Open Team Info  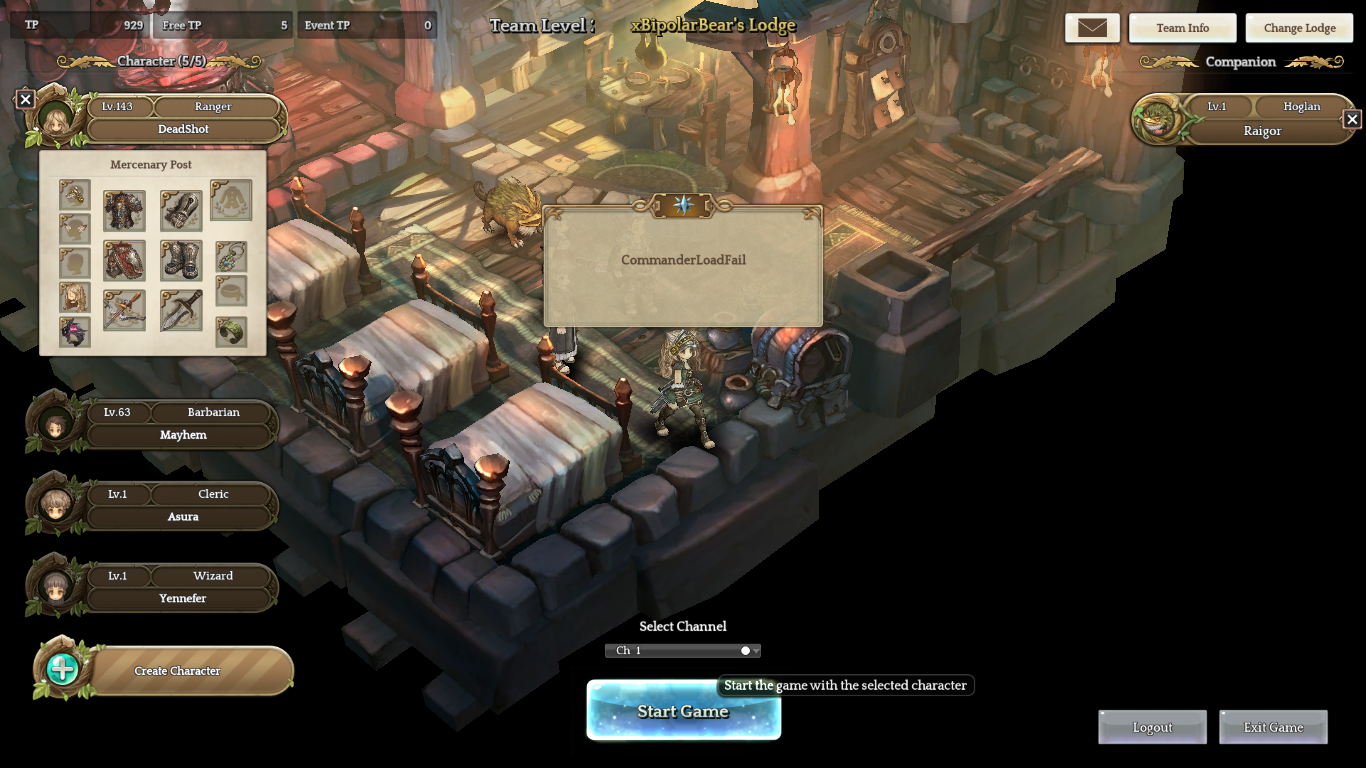(1182, 28)
